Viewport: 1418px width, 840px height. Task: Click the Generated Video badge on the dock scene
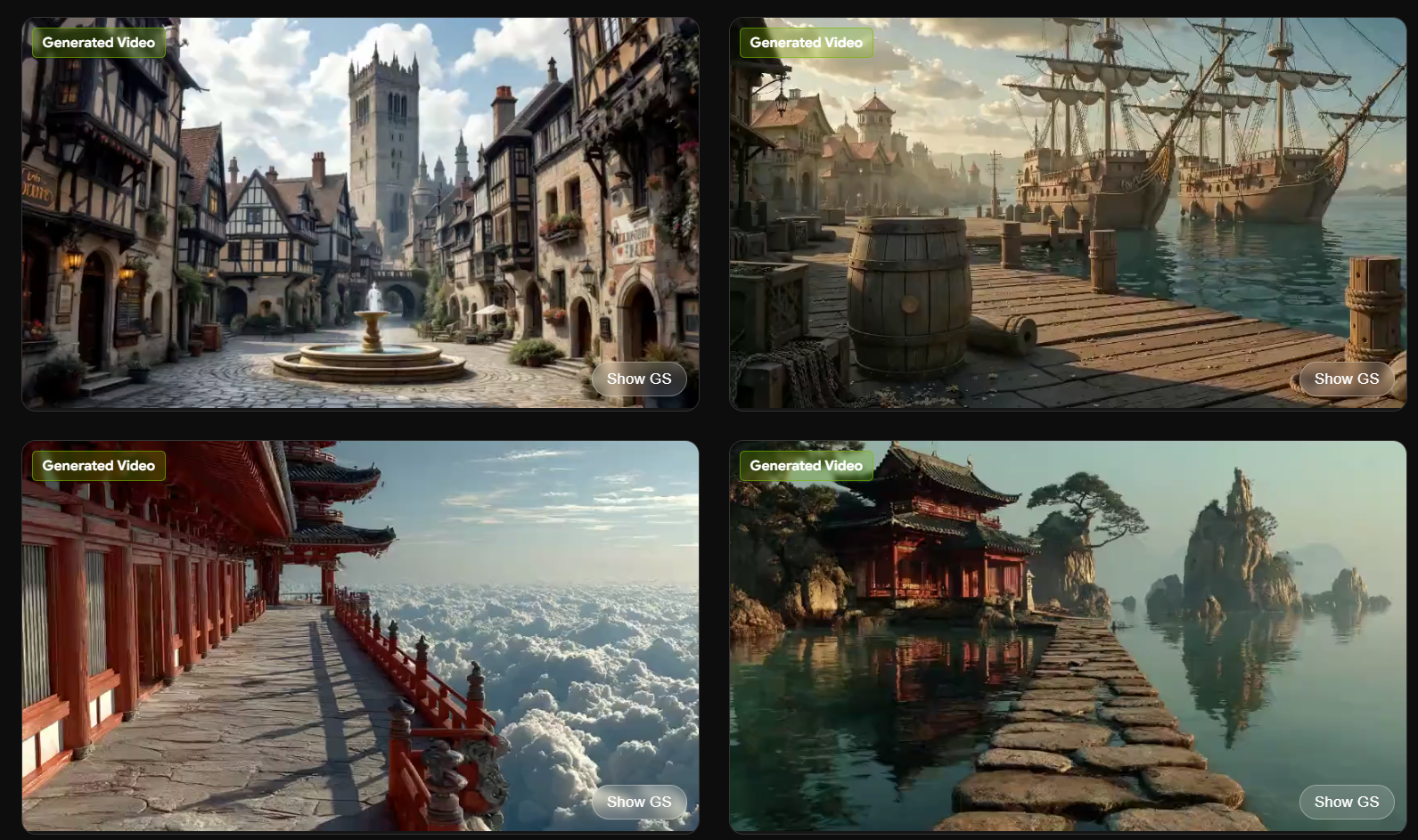click(806, 42)
